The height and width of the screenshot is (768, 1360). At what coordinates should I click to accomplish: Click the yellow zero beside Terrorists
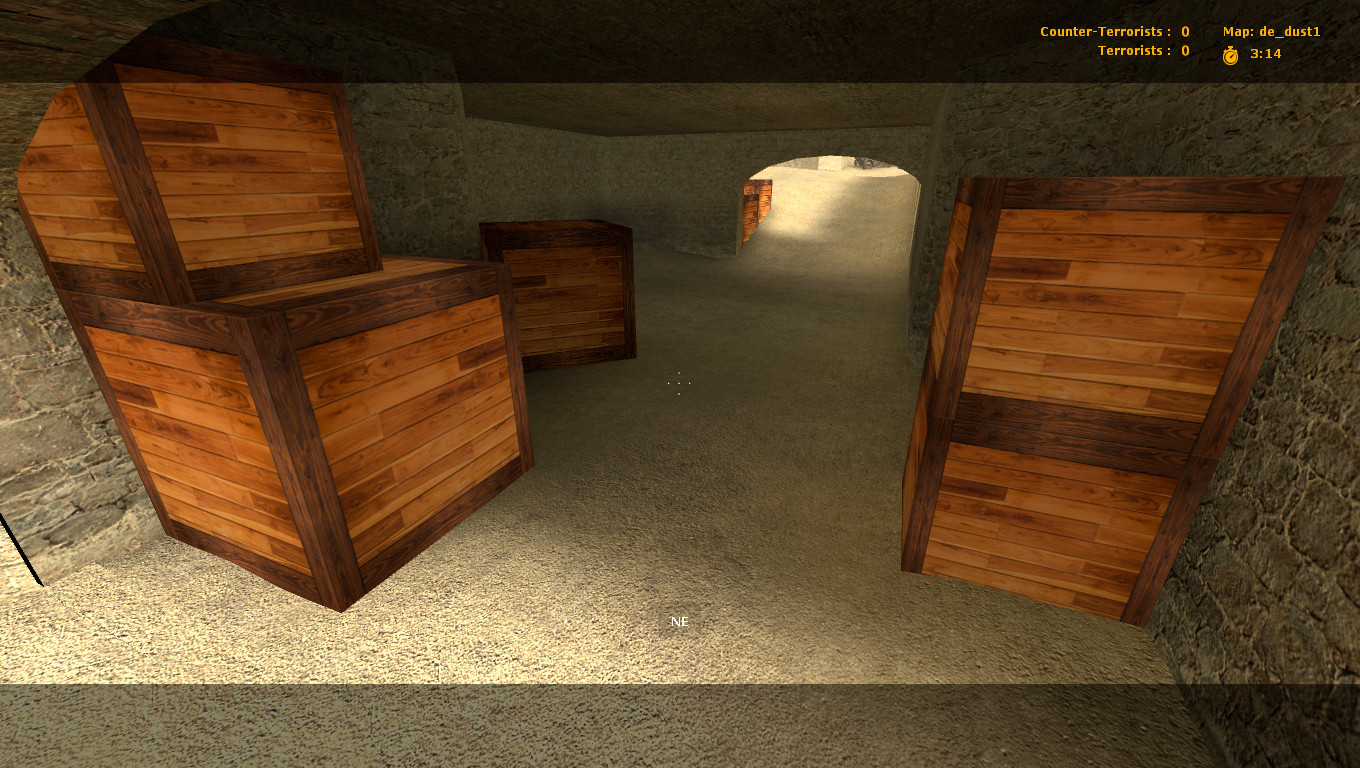pyautogui.click(x=1184, y=50)
